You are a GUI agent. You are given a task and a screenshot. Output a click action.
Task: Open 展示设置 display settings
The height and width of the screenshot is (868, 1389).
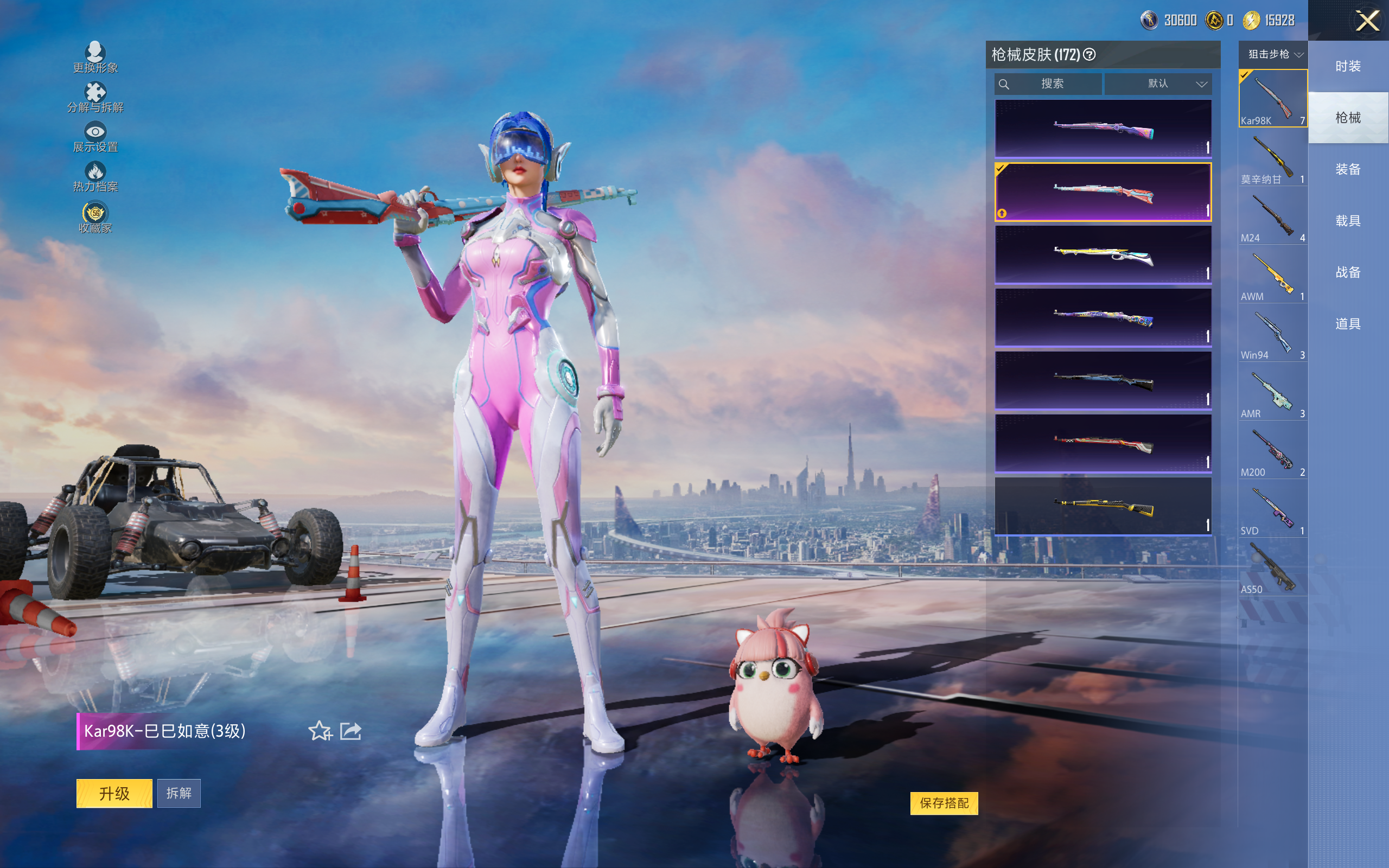coord(95,137)
